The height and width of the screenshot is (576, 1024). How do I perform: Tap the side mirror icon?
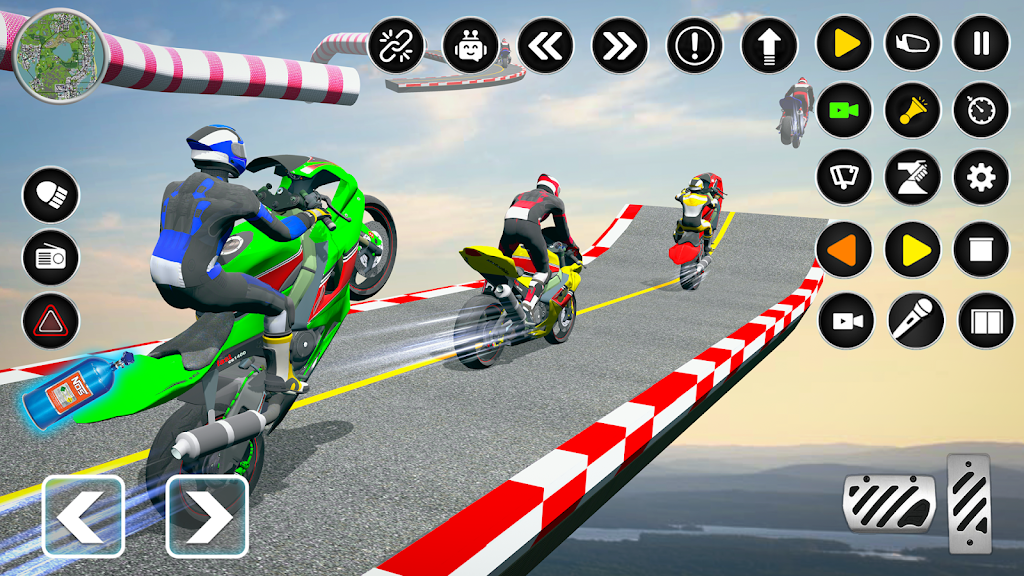pos(913,43)
